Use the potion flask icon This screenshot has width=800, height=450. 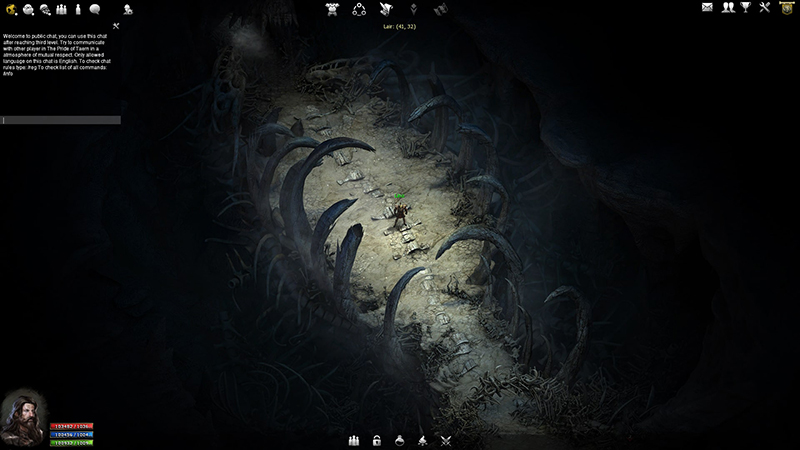[400, 440]
